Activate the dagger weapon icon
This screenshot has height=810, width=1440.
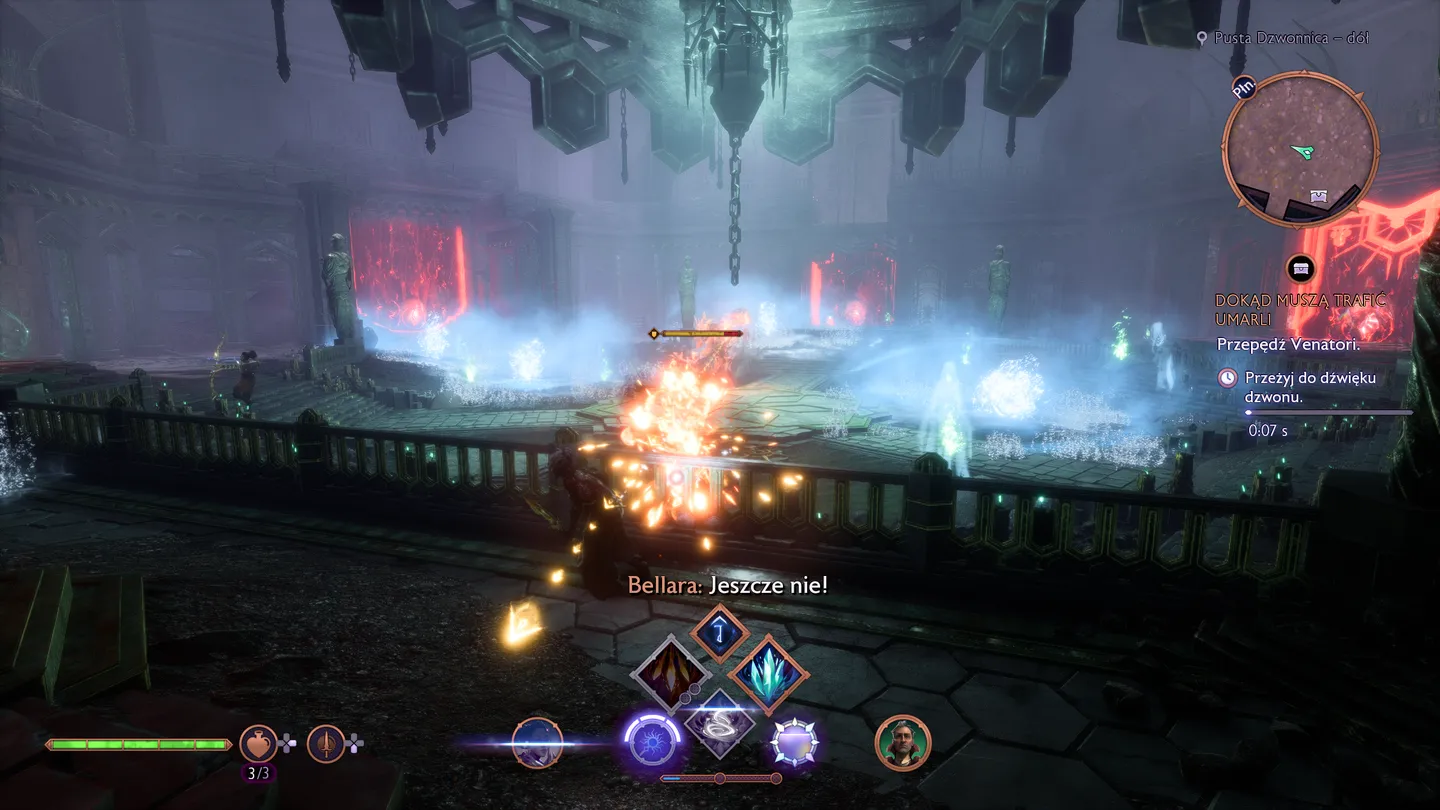point(326,744)
